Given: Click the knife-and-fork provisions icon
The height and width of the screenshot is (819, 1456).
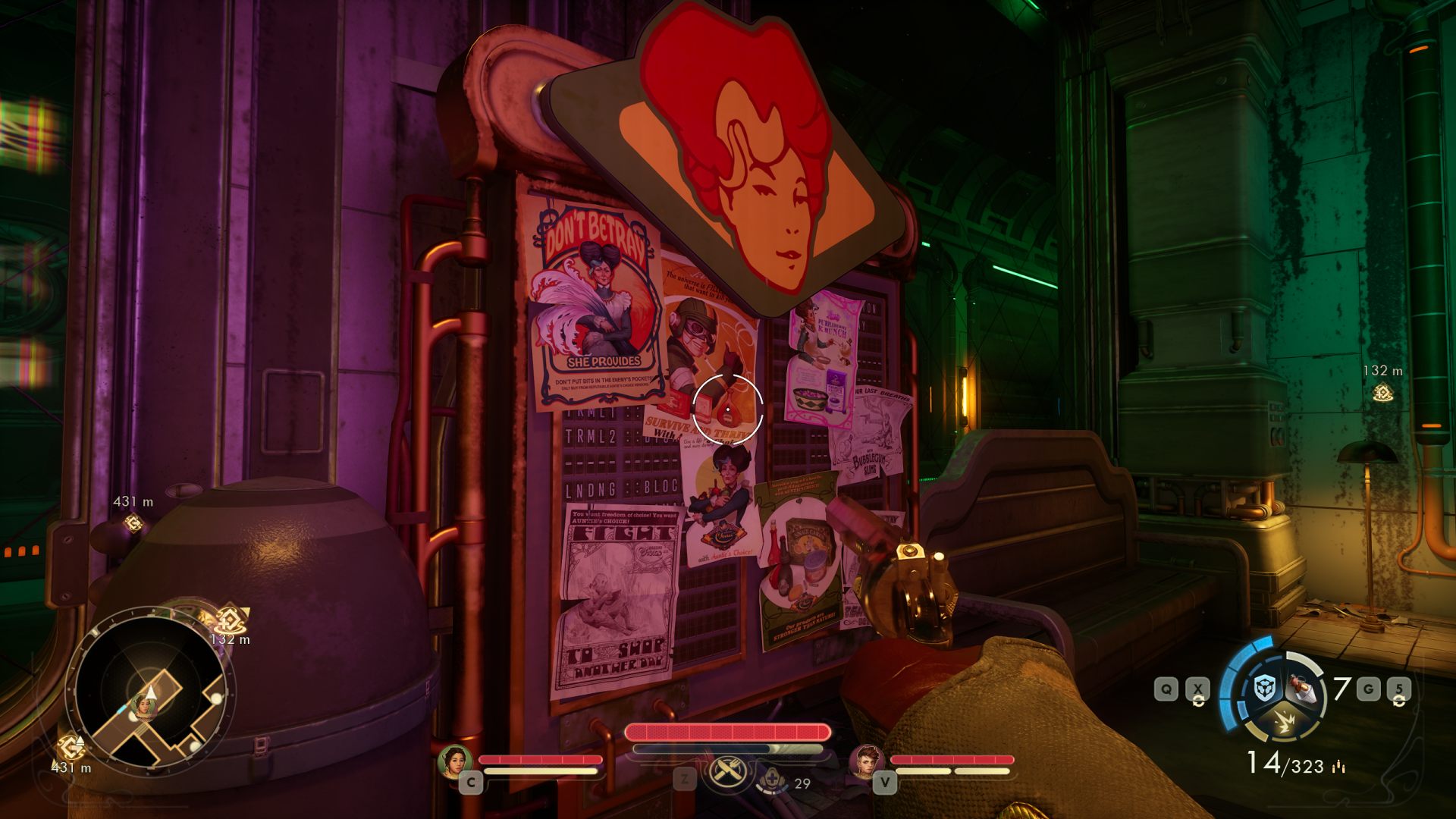Looking at the screenshot, I should tap(728, 770).
